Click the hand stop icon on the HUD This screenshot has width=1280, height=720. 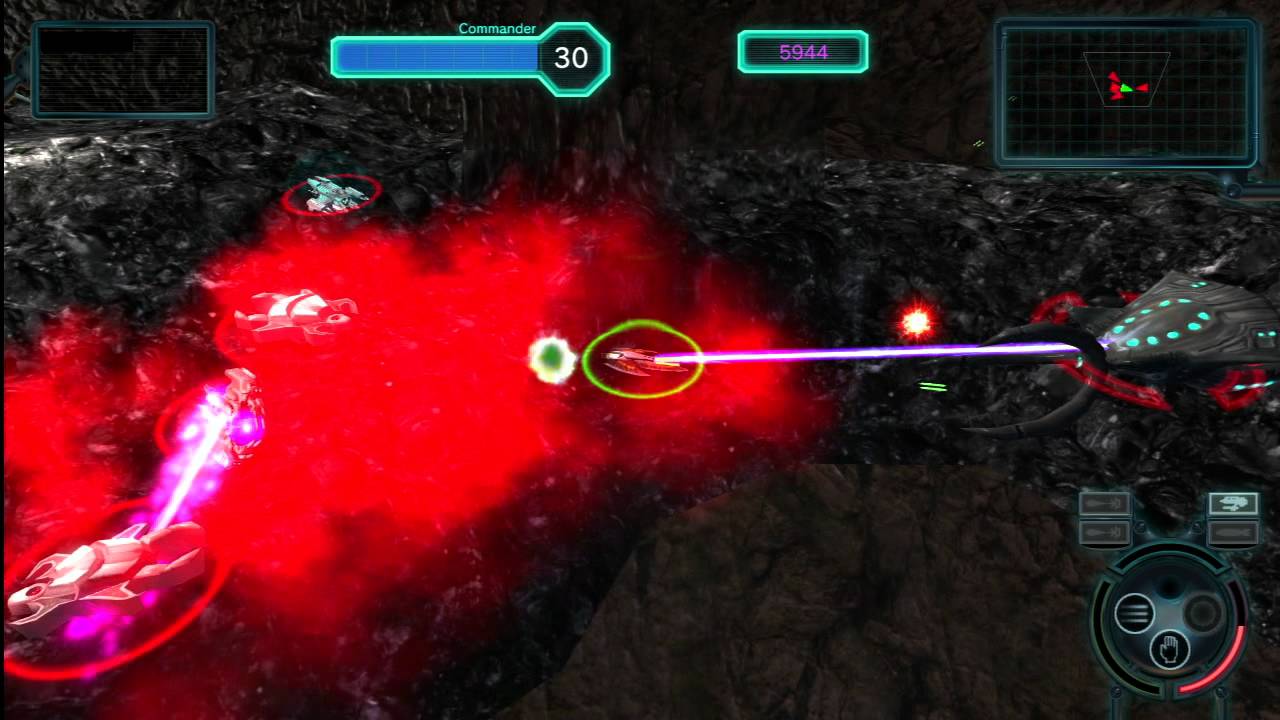point(1168,648)
